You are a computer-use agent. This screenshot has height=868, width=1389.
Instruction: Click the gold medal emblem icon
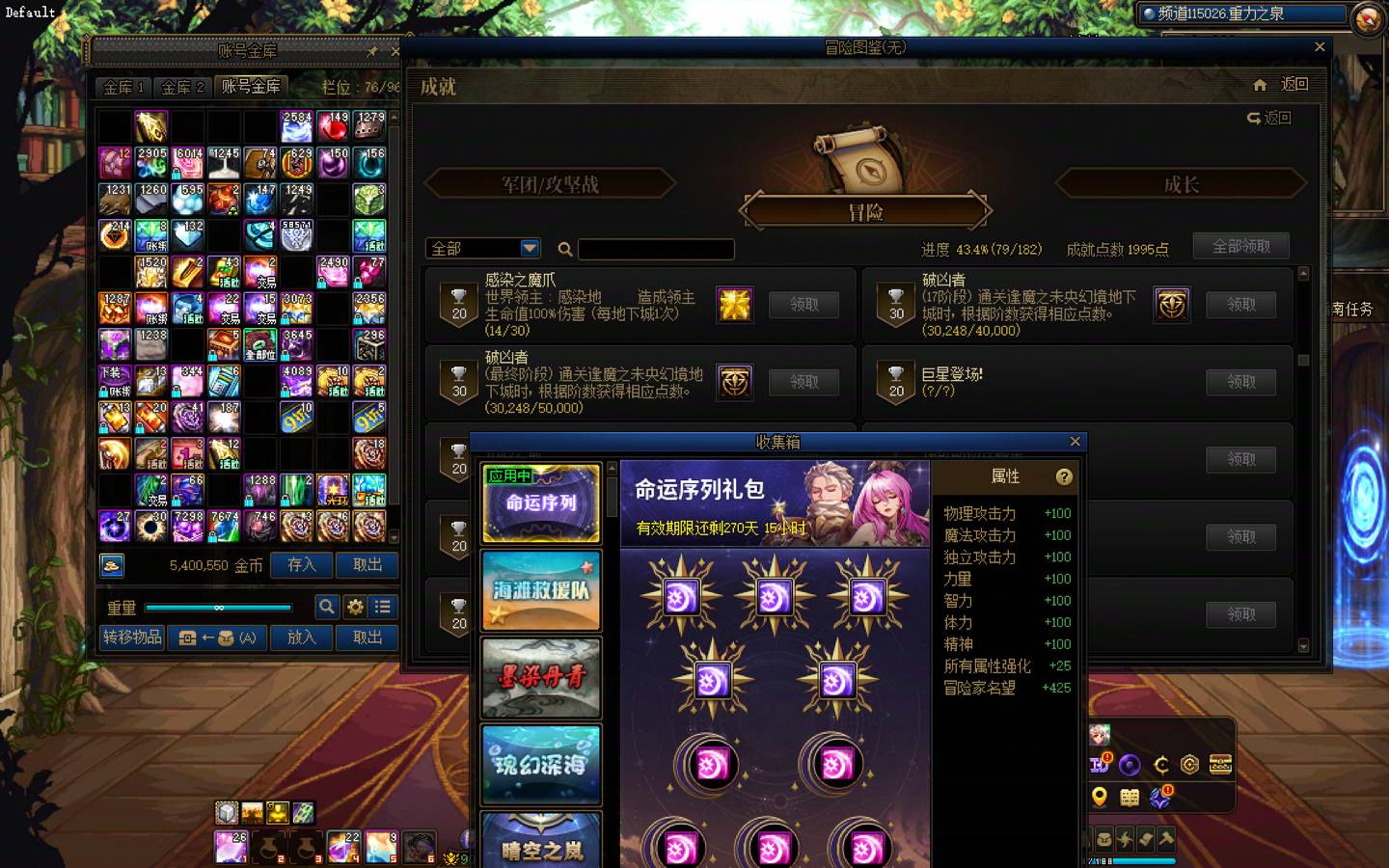pyautogui.click(x=1189, y=765)
